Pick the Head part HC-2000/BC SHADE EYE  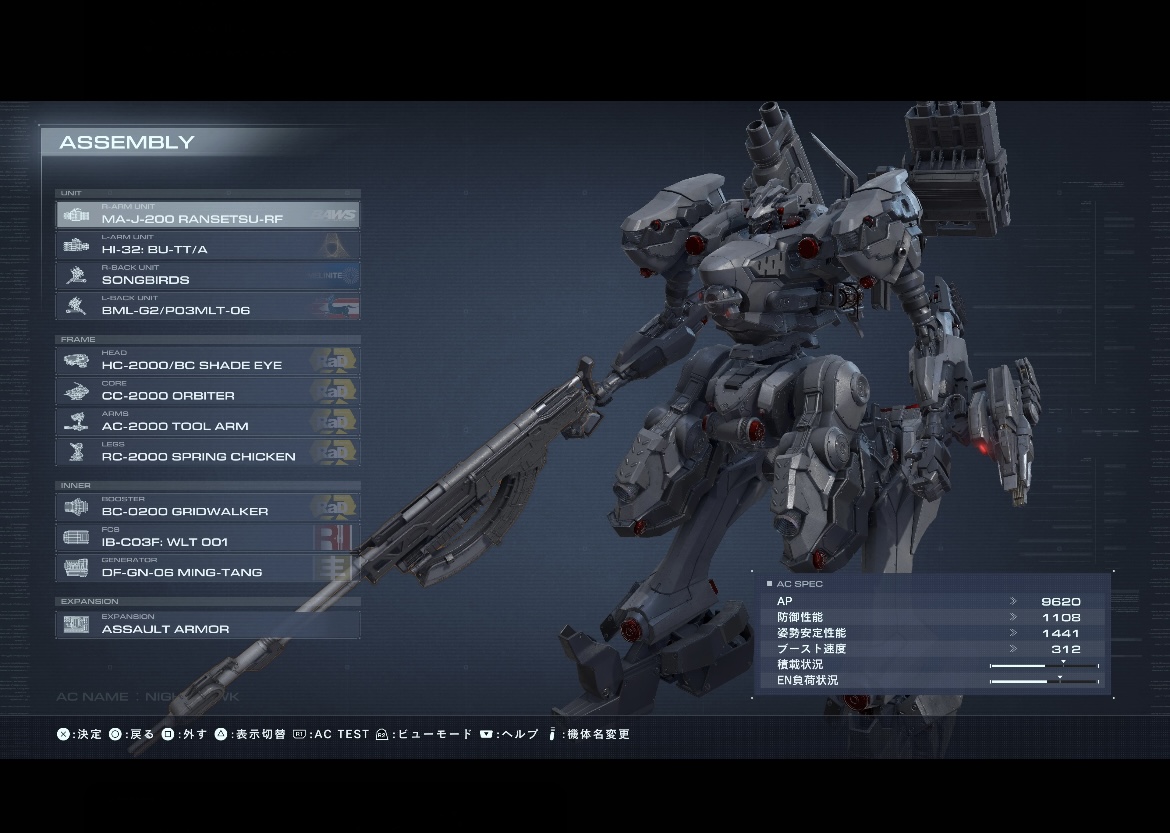pos(208,361)
